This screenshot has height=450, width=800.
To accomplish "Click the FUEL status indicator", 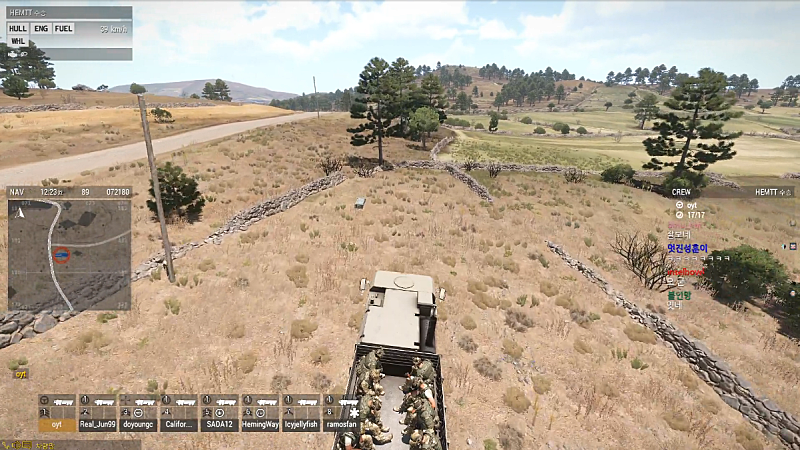I will click(63, 29).
